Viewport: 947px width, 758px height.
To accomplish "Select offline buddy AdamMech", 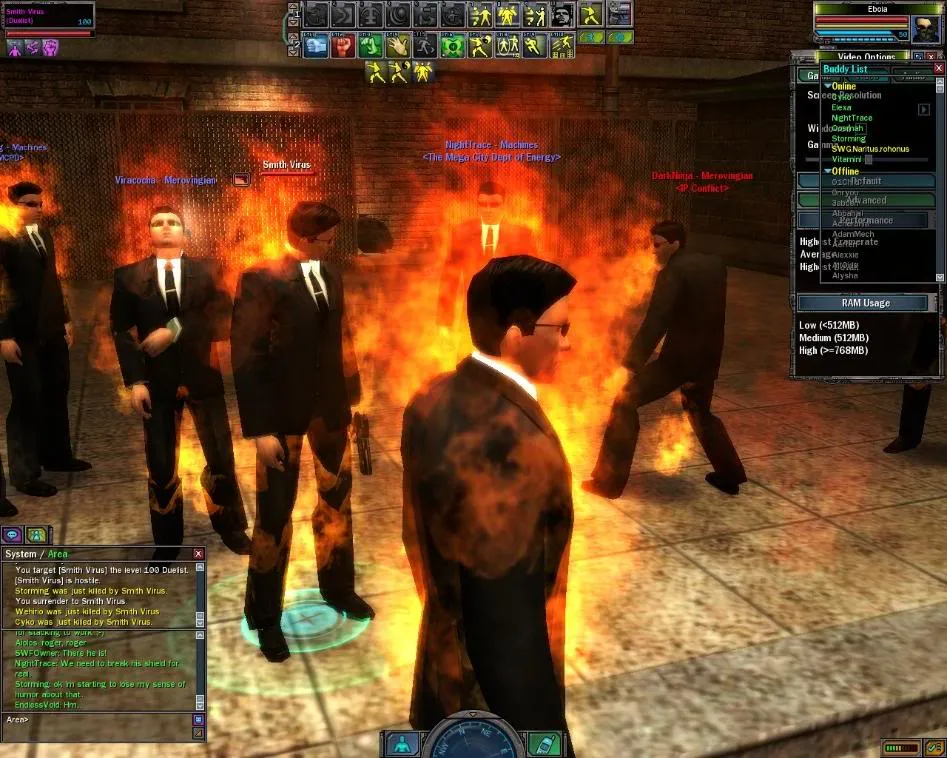I will pyautogui.click(x=853, y=233).
